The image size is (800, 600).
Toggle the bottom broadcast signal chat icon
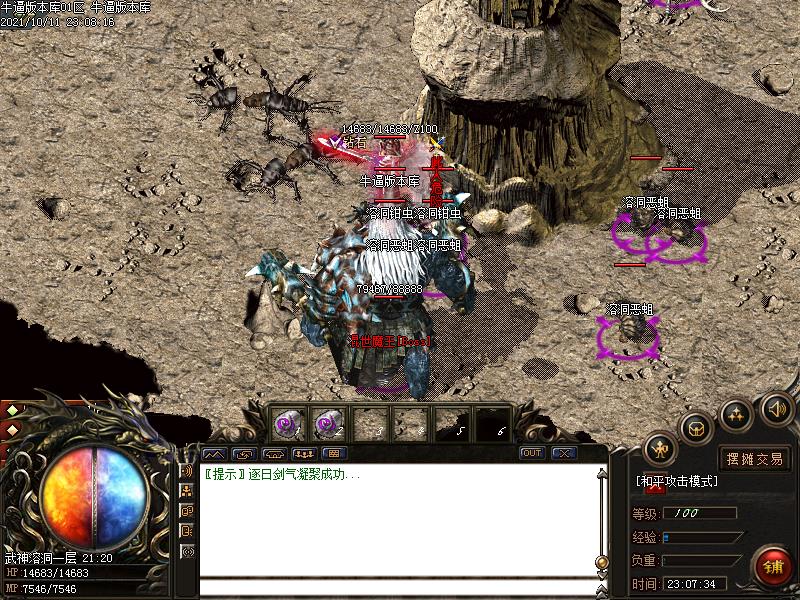[187, 551]
